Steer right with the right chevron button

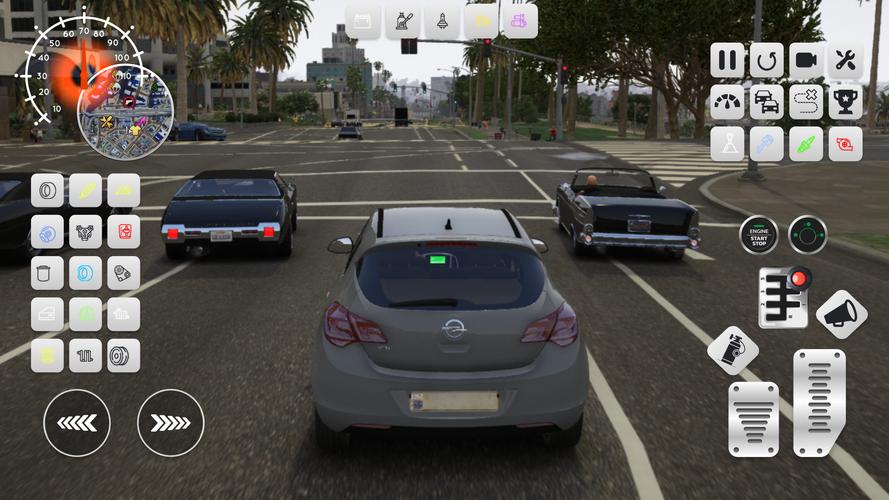coord(170,423)
